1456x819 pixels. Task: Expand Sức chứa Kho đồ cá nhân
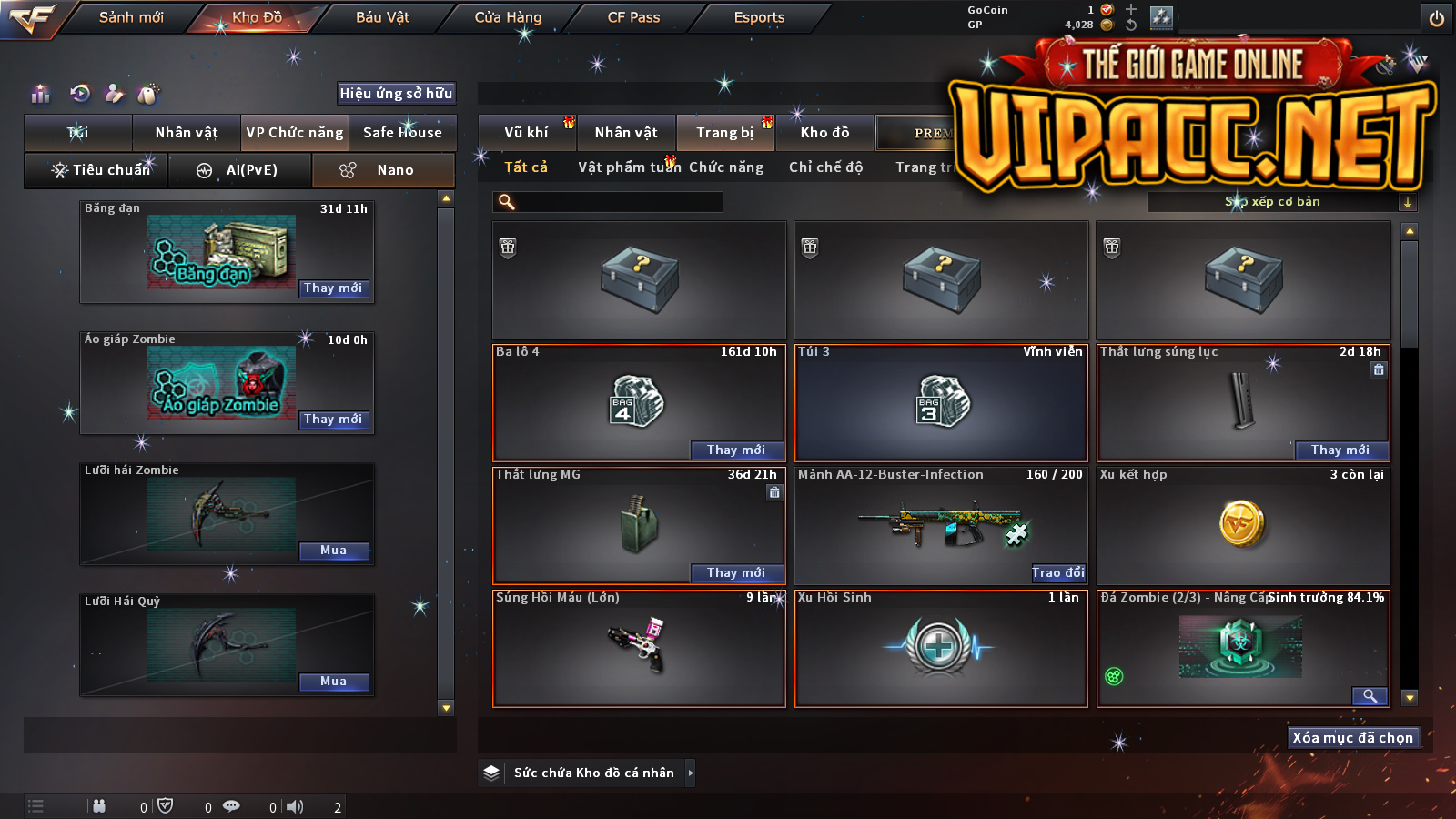[690, 773]
